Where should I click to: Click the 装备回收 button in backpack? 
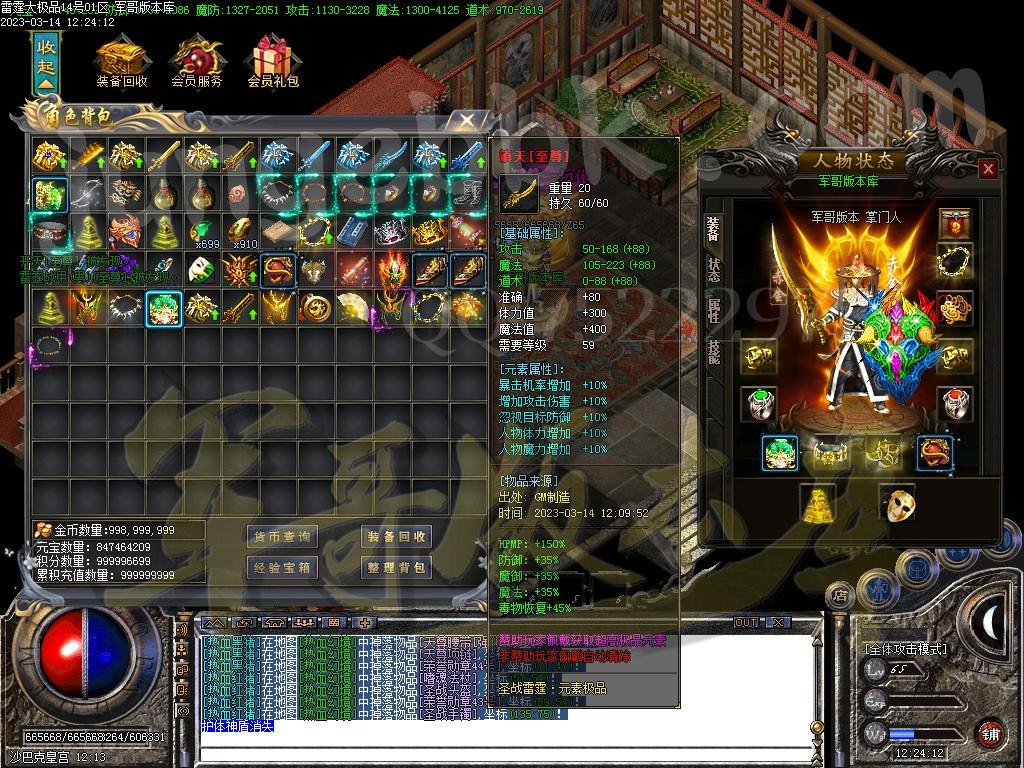click(397, 537)
